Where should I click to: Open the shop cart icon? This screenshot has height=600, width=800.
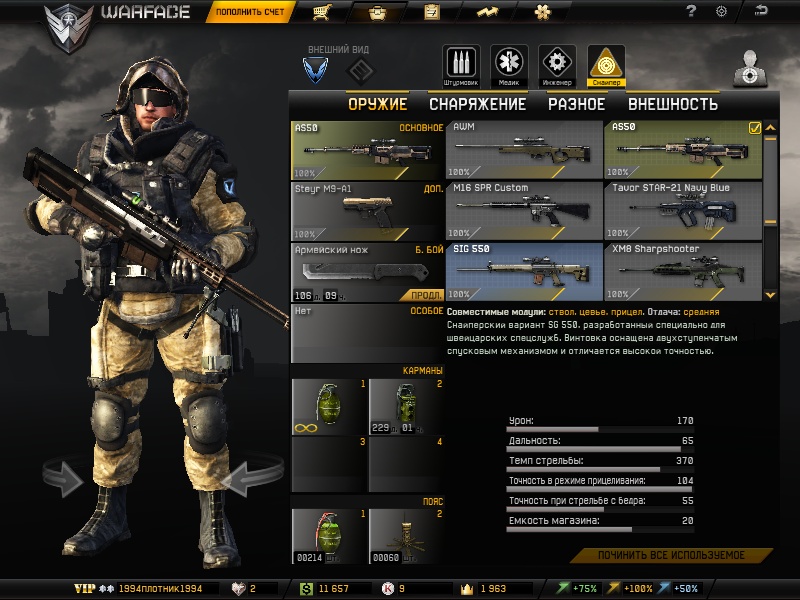[x=321, y=12]
